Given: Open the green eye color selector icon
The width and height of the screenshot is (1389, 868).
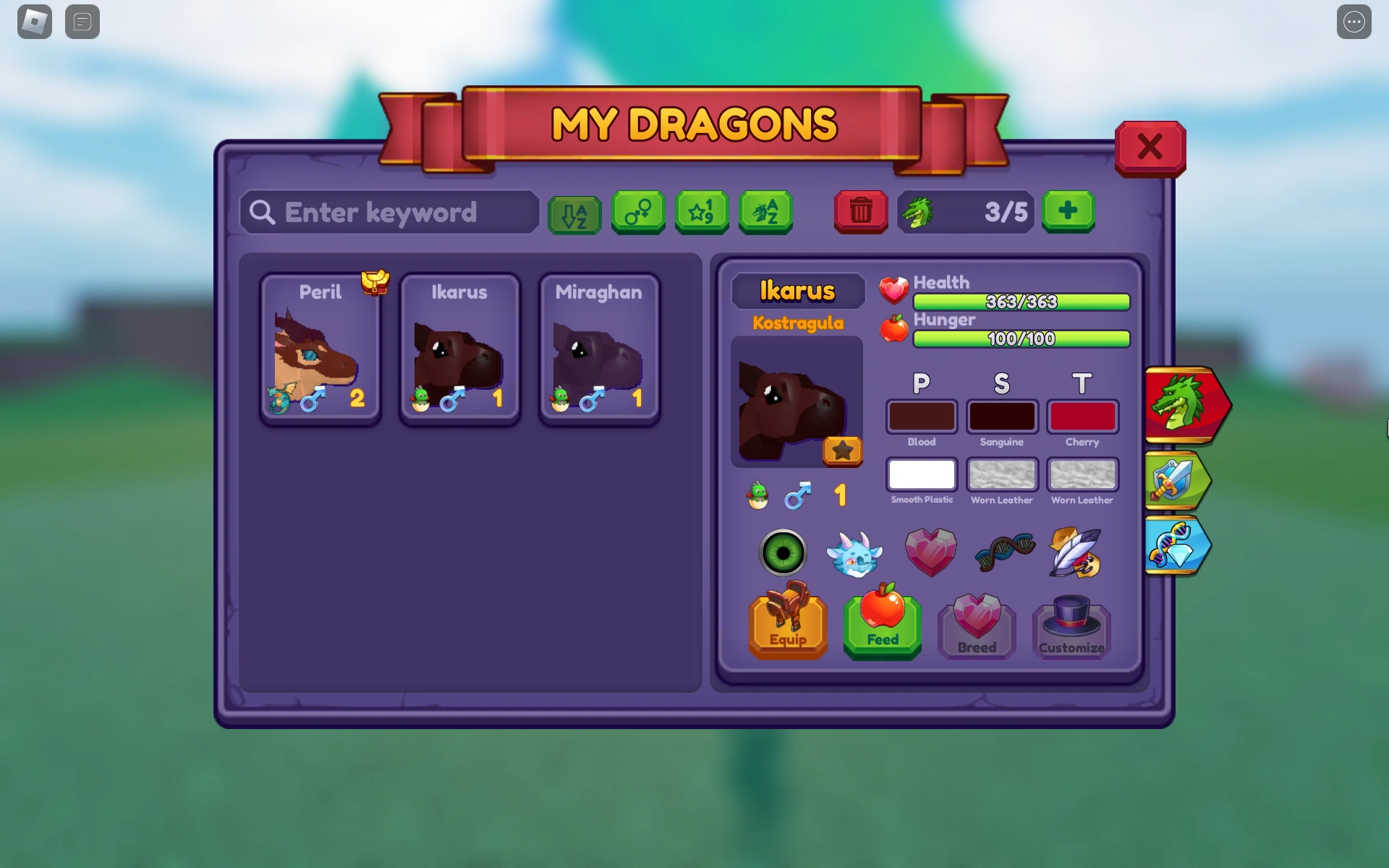Looking at the screenshot, I should point(783,552).
